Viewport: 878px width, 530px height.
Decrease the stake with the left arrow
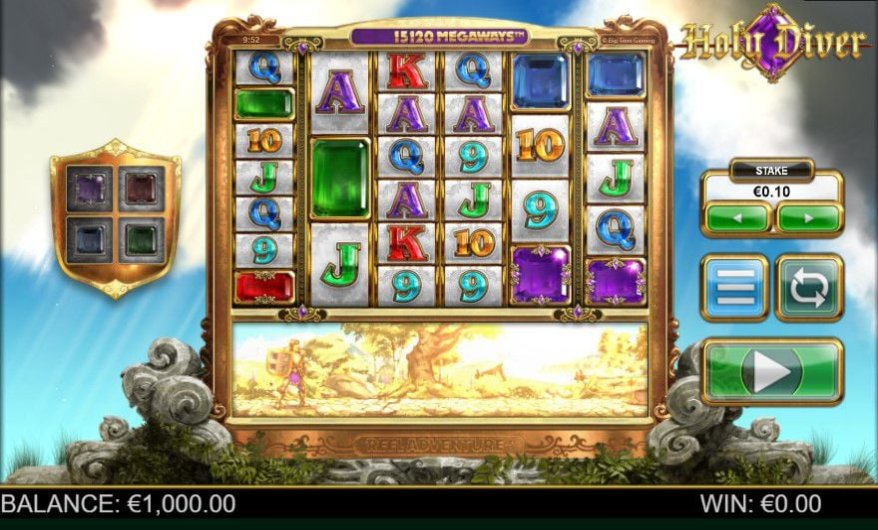(738, 217)
